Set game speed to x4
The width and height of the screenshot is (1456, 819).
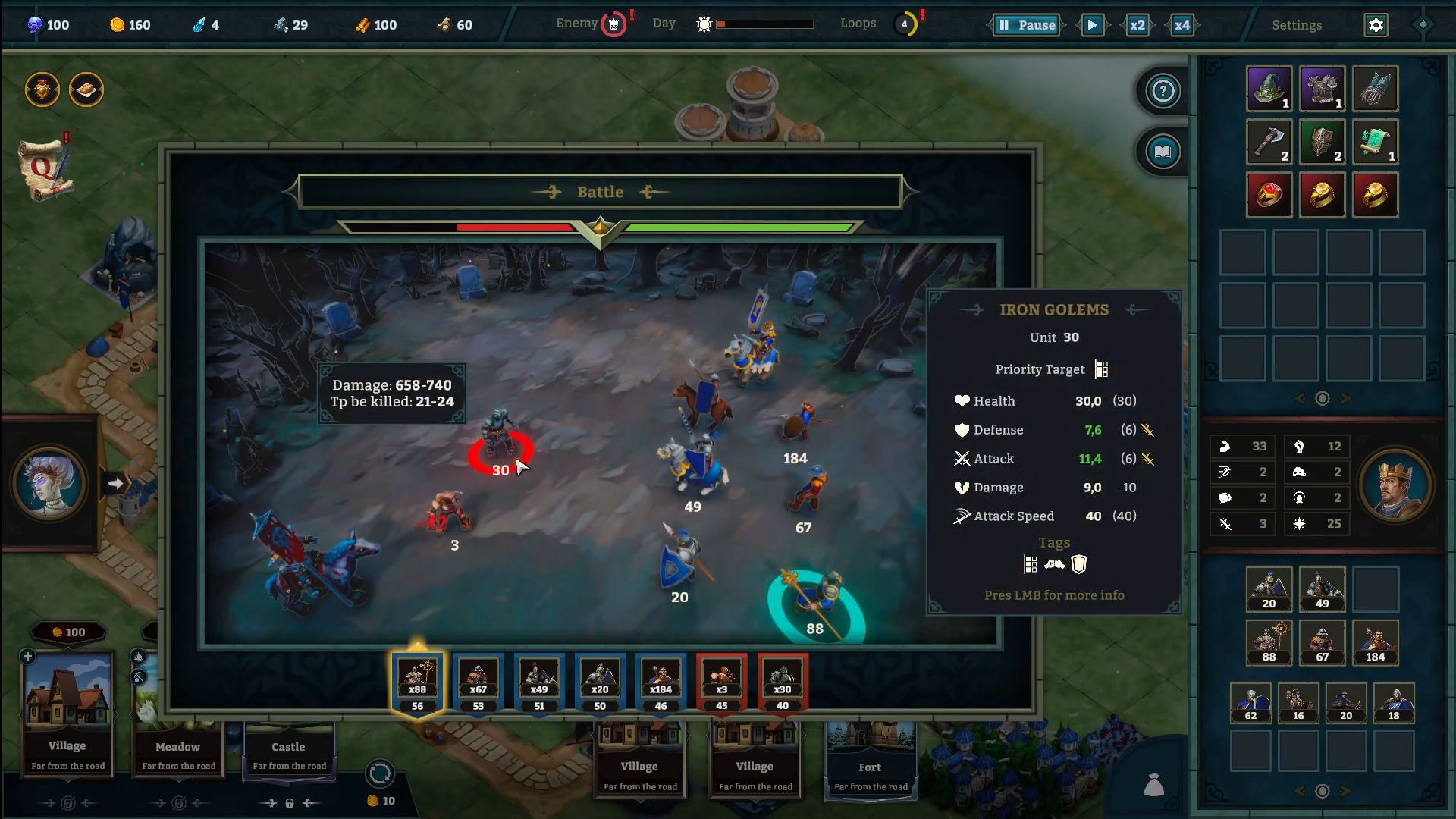pyautogui.click(x=1181, y=25)
